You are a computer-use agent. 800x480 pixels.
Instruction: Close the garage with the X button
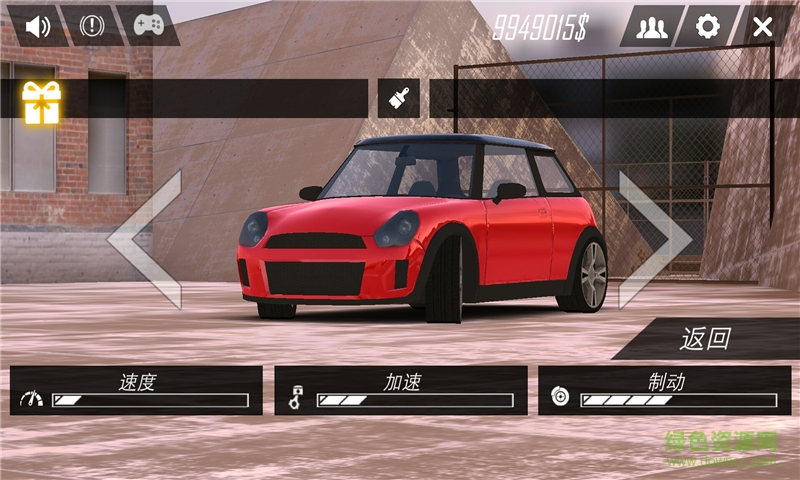(x=763, y=27)
